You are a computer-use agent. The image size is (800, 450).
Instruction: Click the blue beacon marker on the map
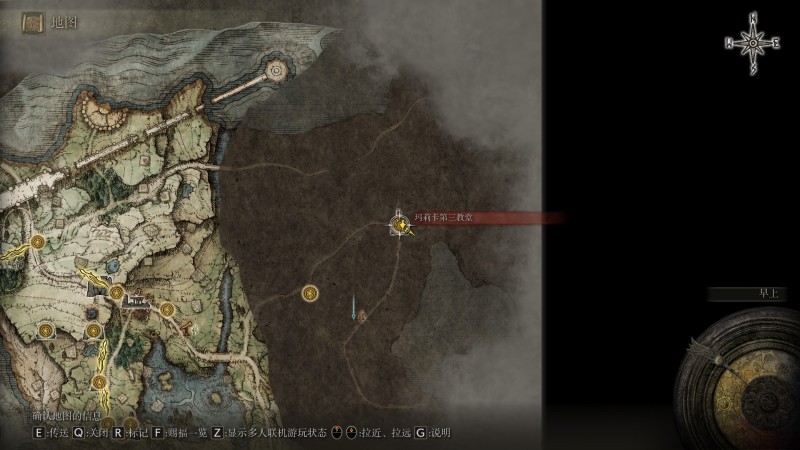[353, 306]
